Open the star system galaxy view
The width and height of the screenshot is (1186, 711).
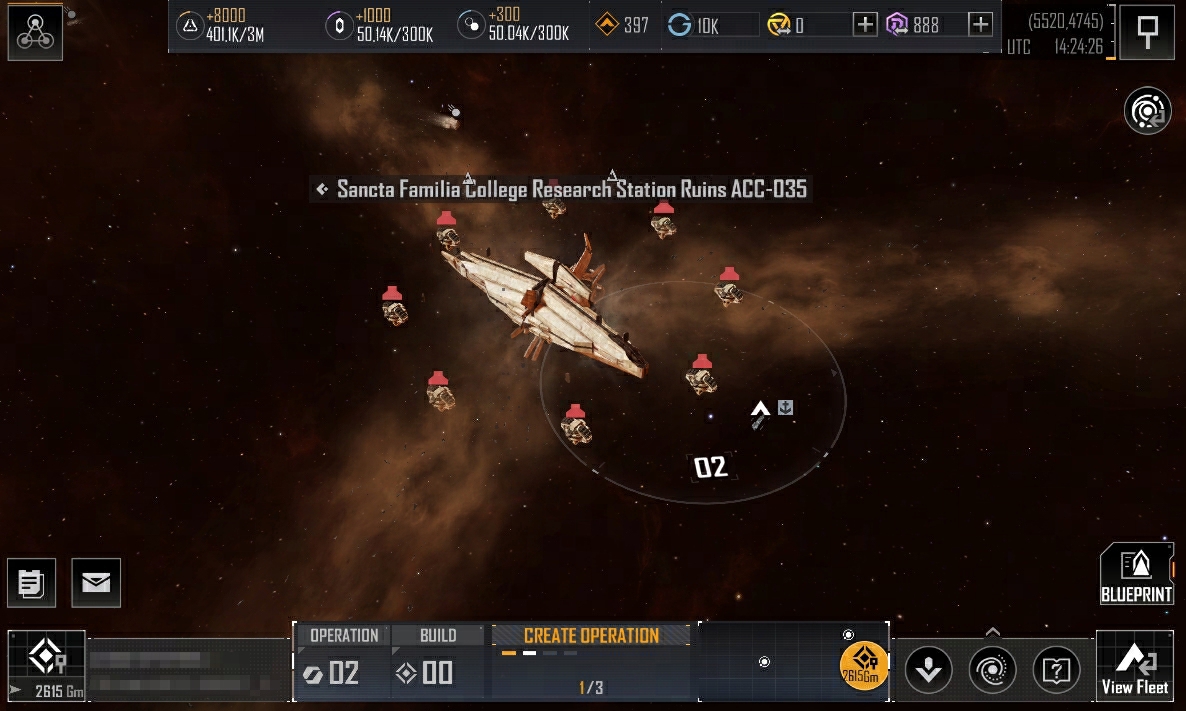(x=1147, y=111)
